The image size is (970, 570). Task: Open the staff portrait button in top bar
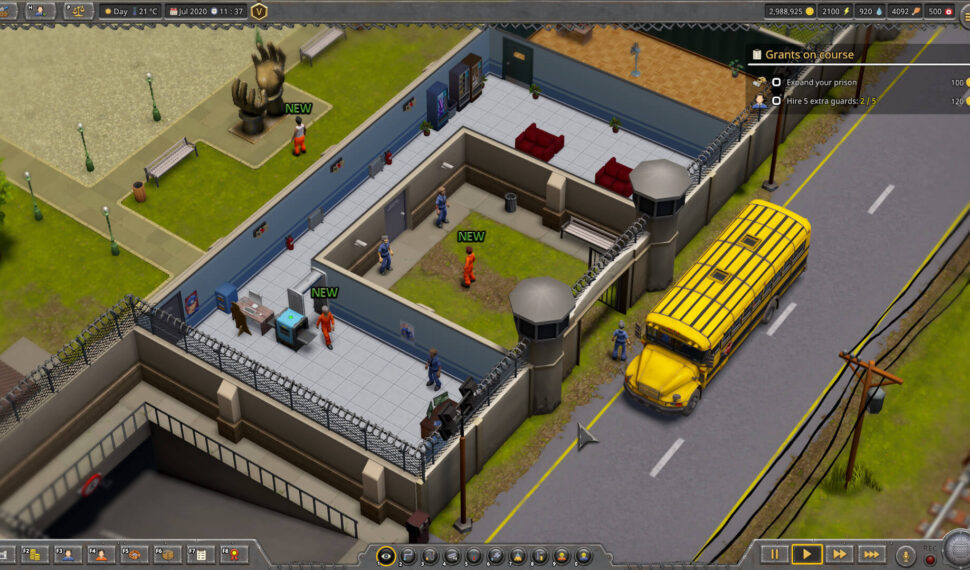click(41, 11)
